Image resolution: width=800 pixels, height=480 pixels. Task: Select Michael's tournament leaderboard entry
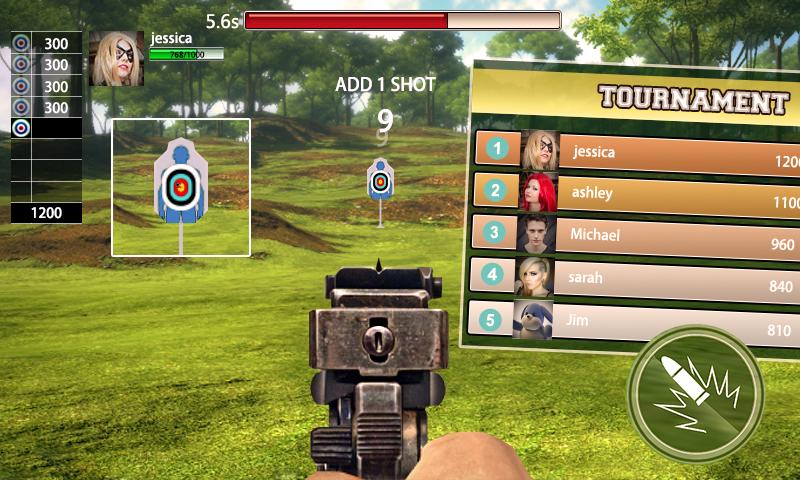coord(640,236)
